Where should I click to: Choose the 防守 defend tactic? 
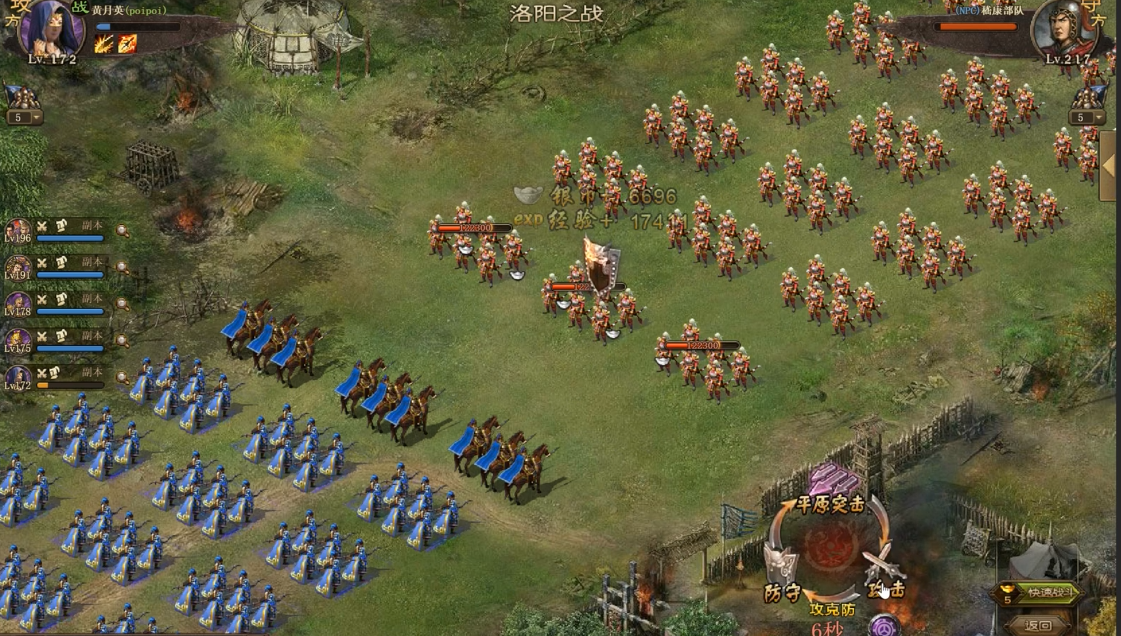[781, 577]
